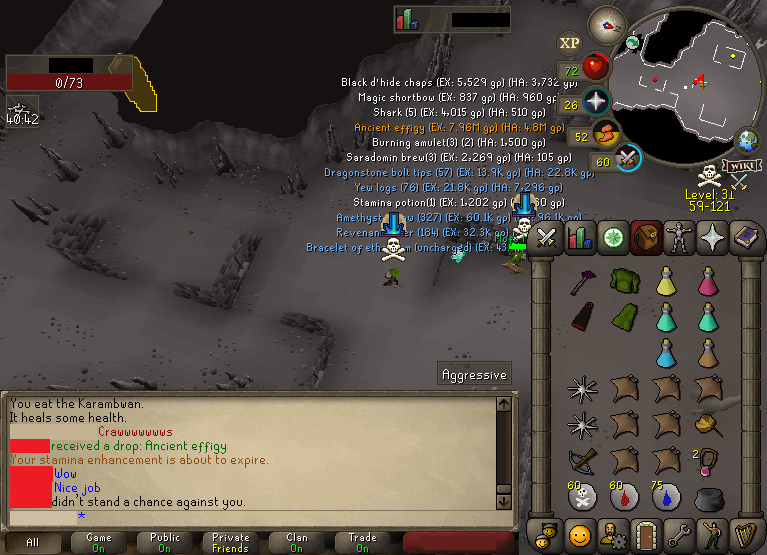This screenshot has width=767, height=555.
Task: Open the Combat Options tab
Action: (546, 238)
